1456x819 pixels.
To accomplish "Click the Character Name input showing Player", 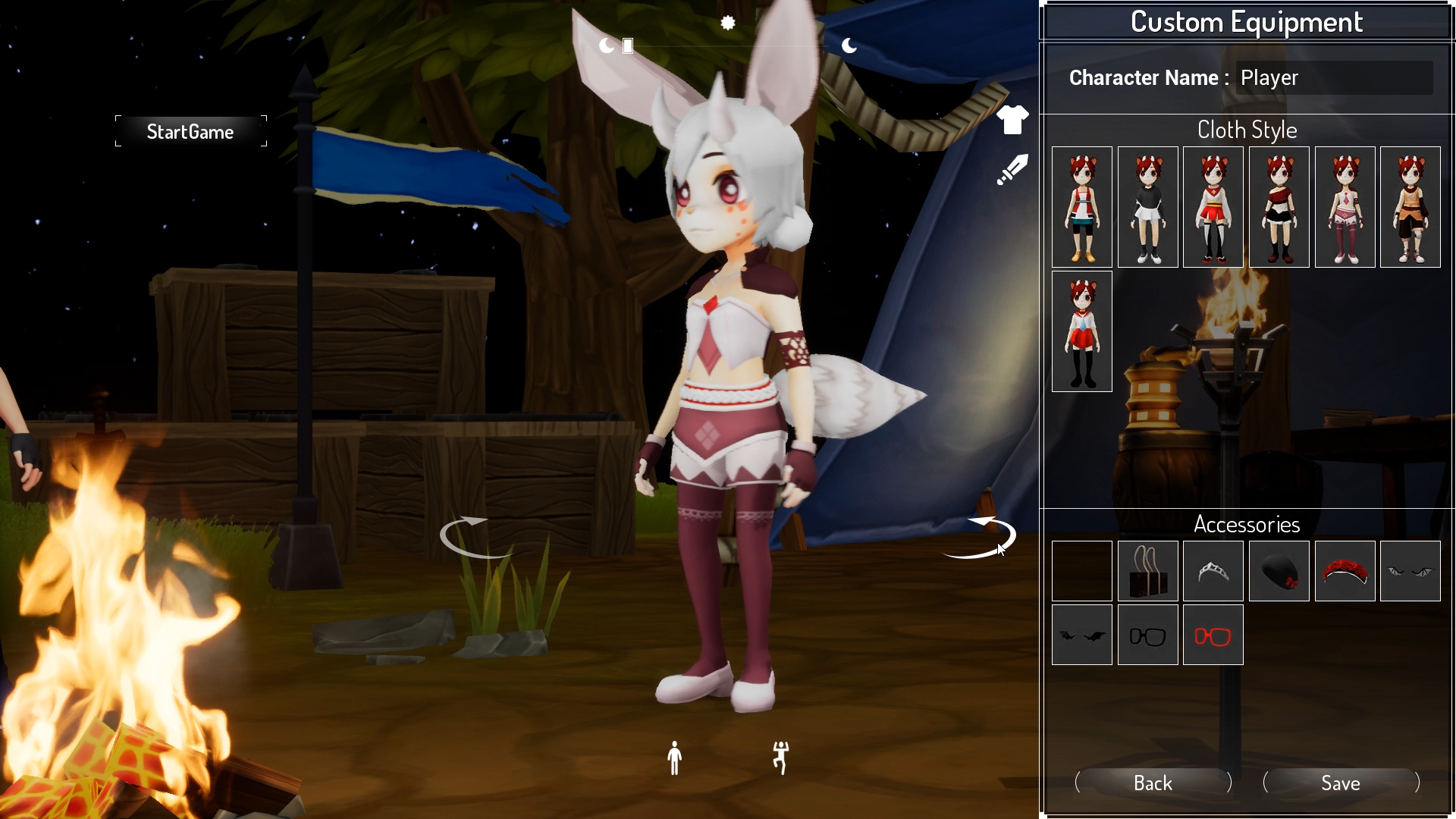I will tap(1333, 77).
